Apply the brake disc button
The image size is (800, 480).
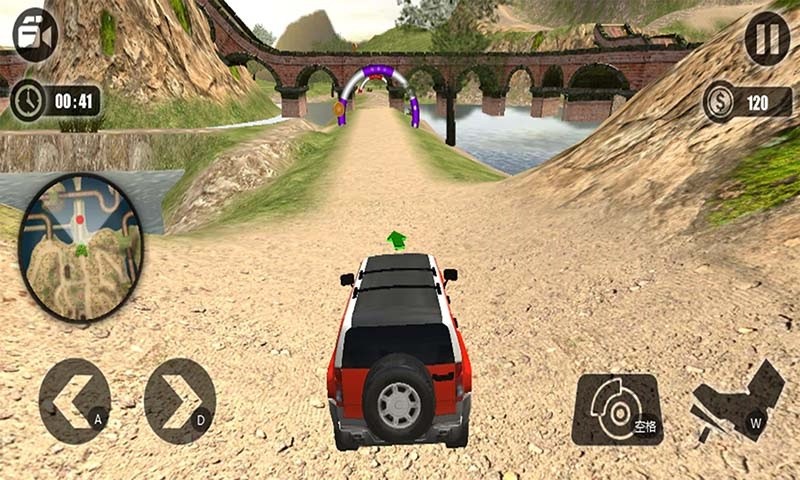click(x=617, y=409)
